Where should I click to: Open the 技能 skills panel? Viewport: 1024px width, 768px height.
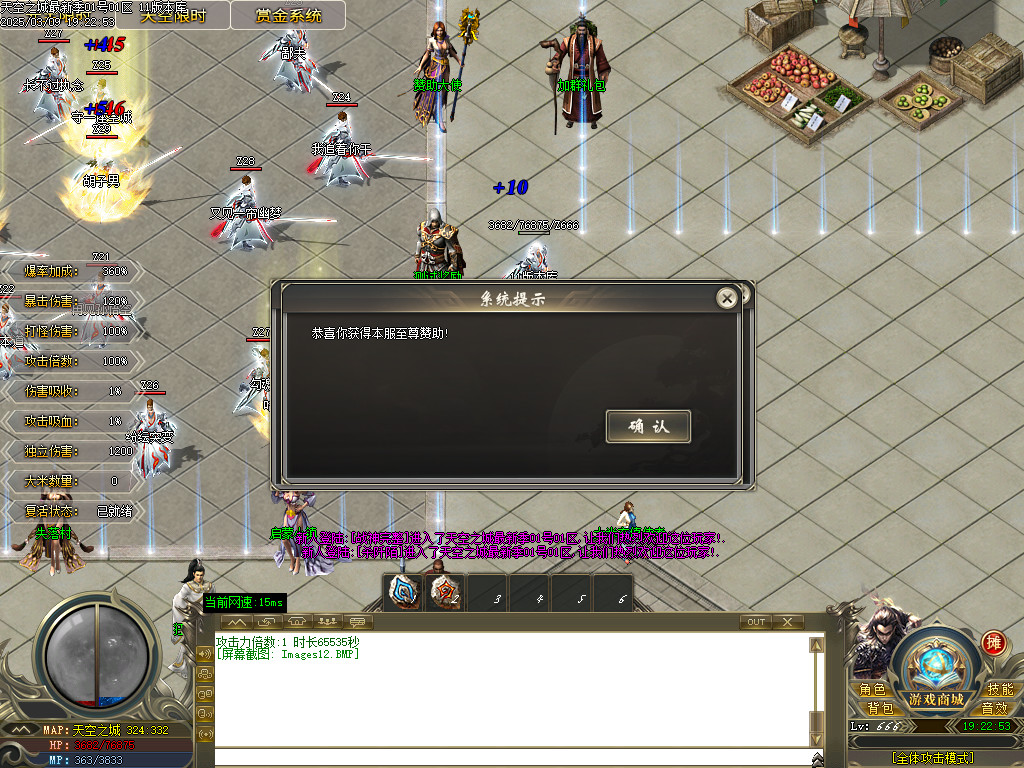tap(1000, 689)
